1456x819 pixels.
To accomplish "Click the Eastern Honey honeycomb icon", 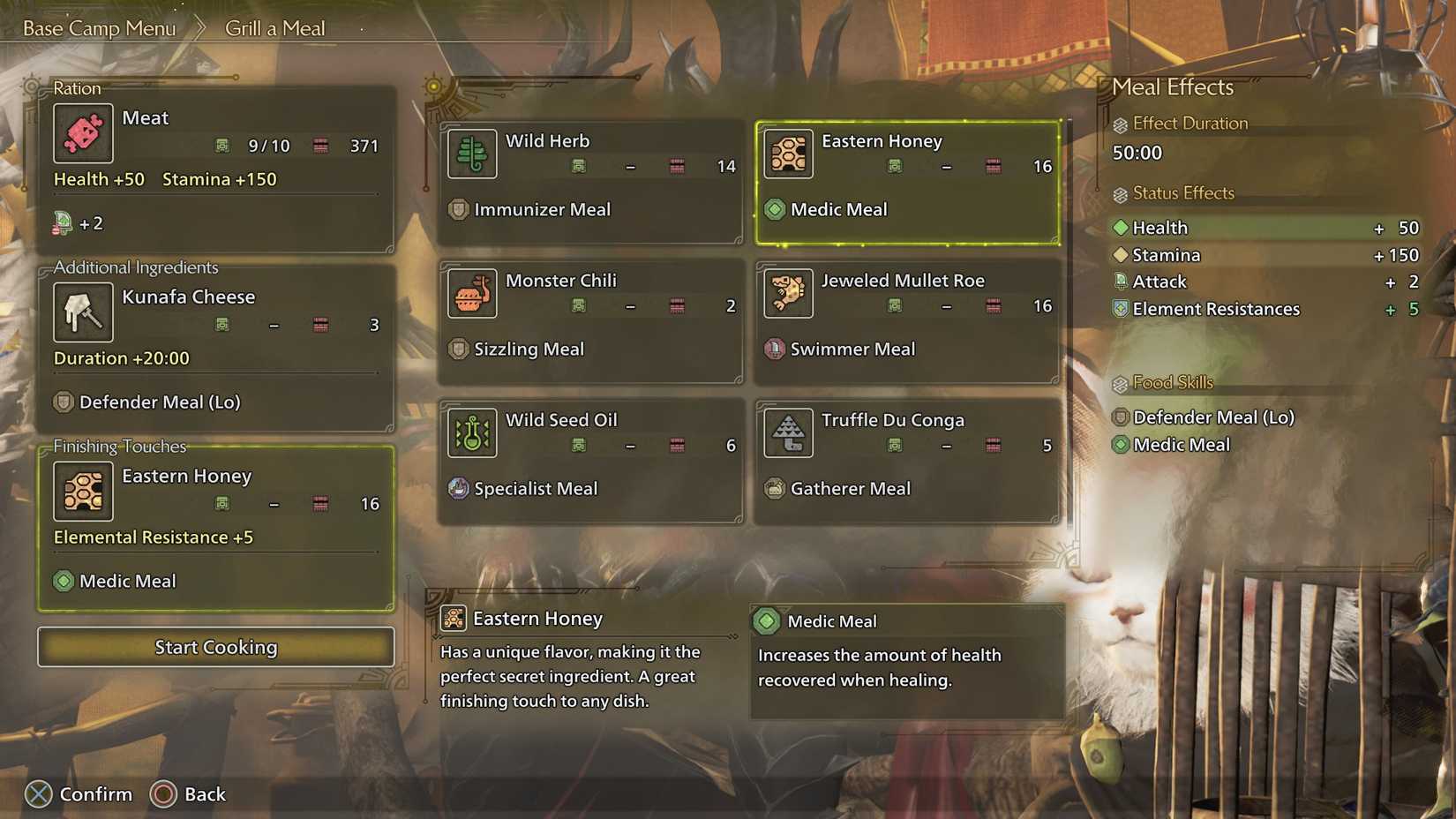I will pos(788,154).
